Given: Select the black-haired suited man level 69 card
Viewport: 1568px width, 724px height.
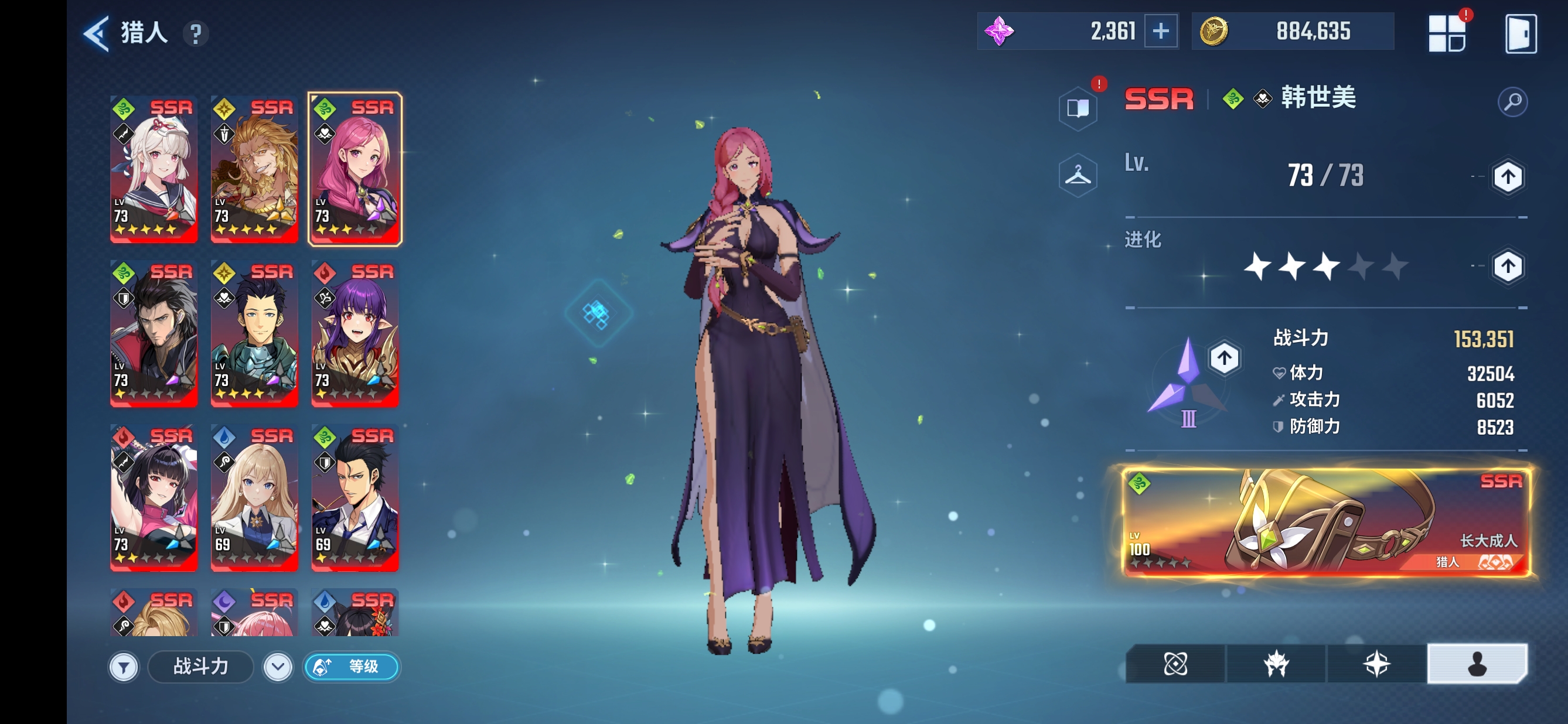Looking at the screenshot, I should pyautogui.click(x=355, y=497).
